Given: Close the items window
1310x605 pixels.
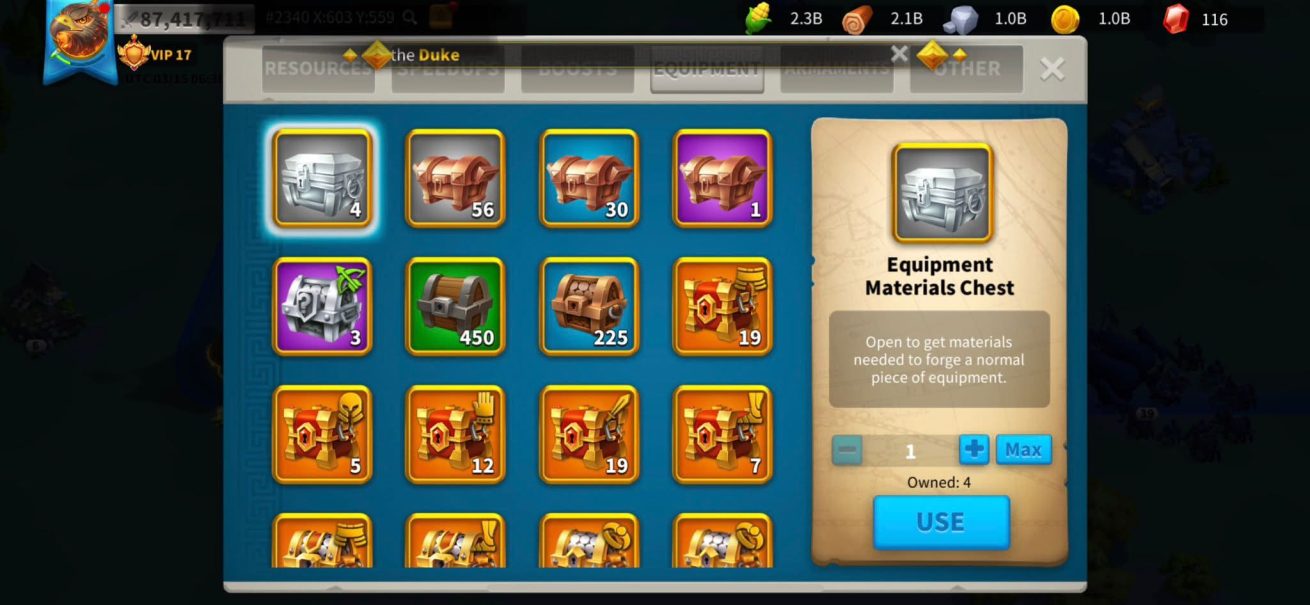Looking at the screenshot, I should point(1052,68).
